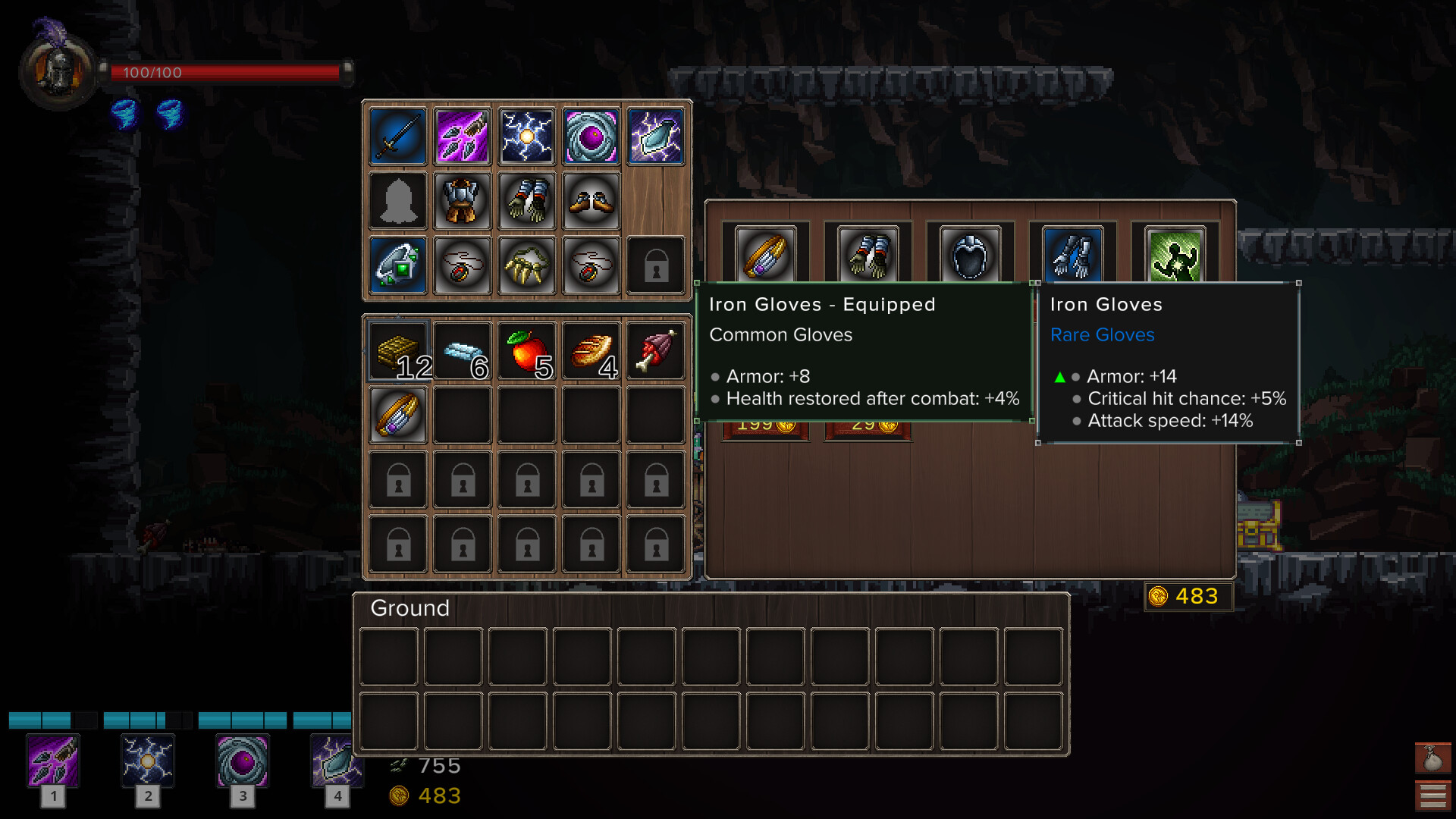Click the lightning spell icon in the equipment grid
The height and width of the screenshot is (819, 1456).
tap(526, 136)
